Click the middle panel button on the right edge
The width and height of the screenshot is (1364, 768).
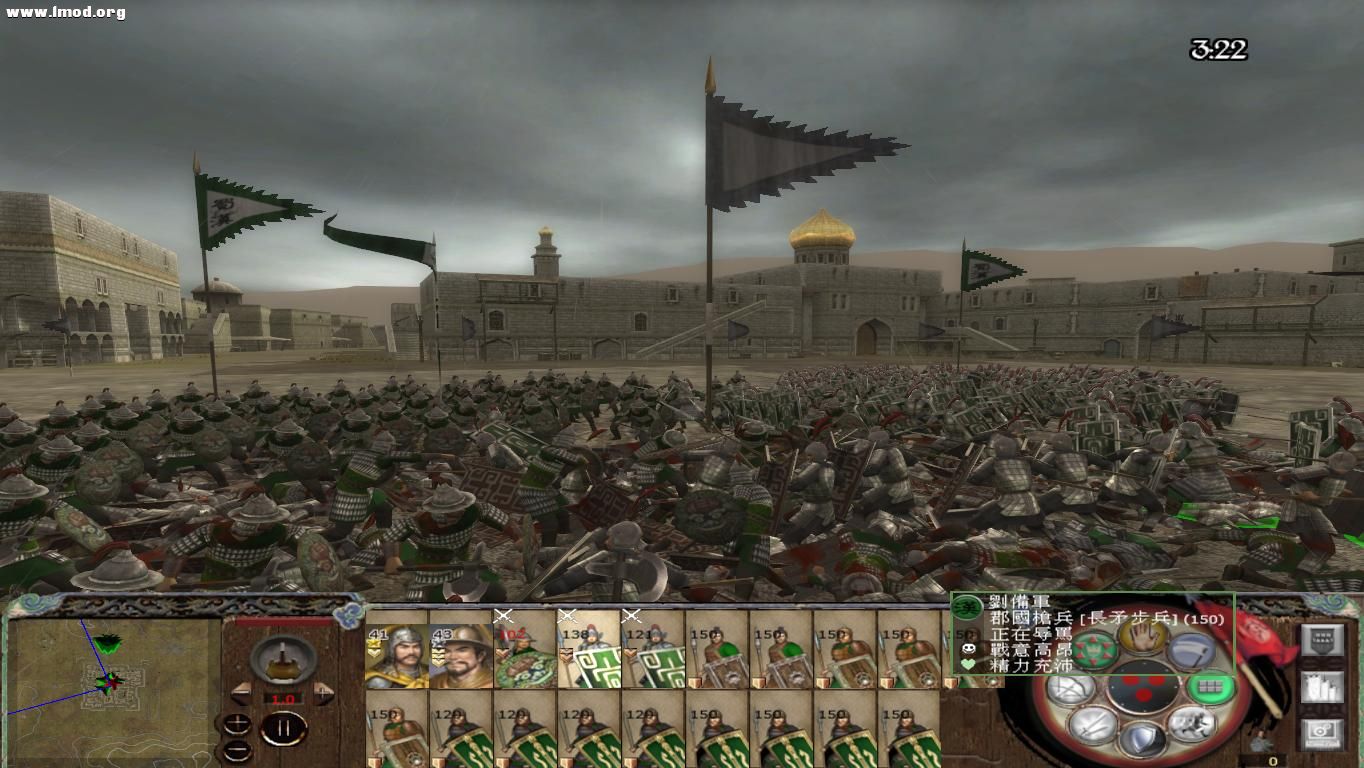1323,688
